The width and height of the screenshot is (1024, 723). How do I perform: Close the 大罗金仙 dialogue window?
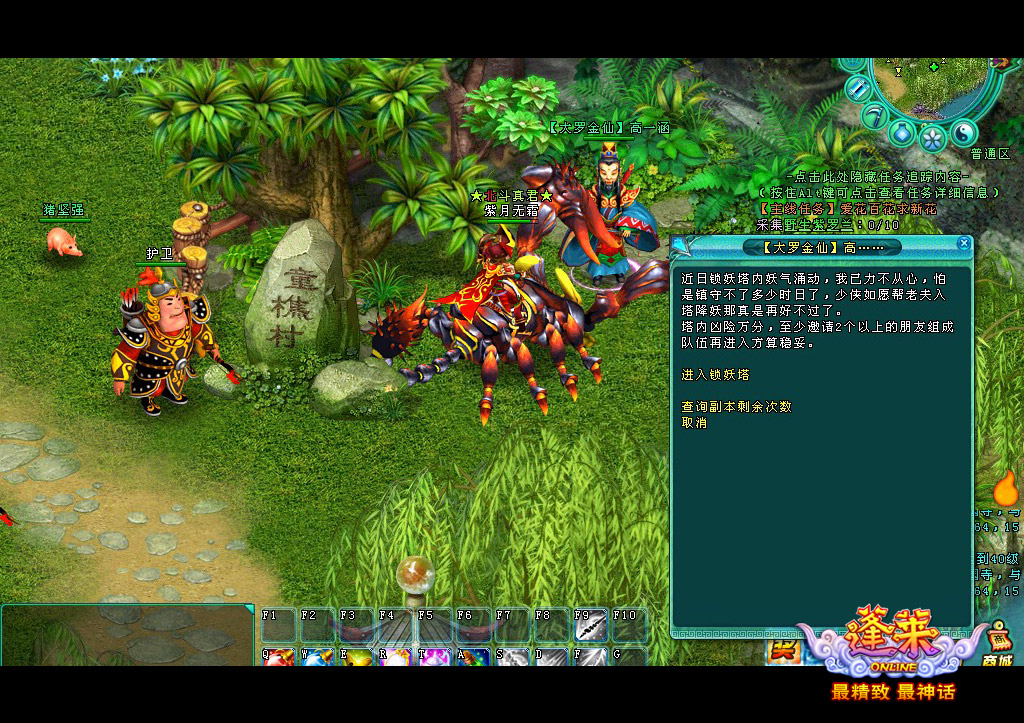point(963,243)
